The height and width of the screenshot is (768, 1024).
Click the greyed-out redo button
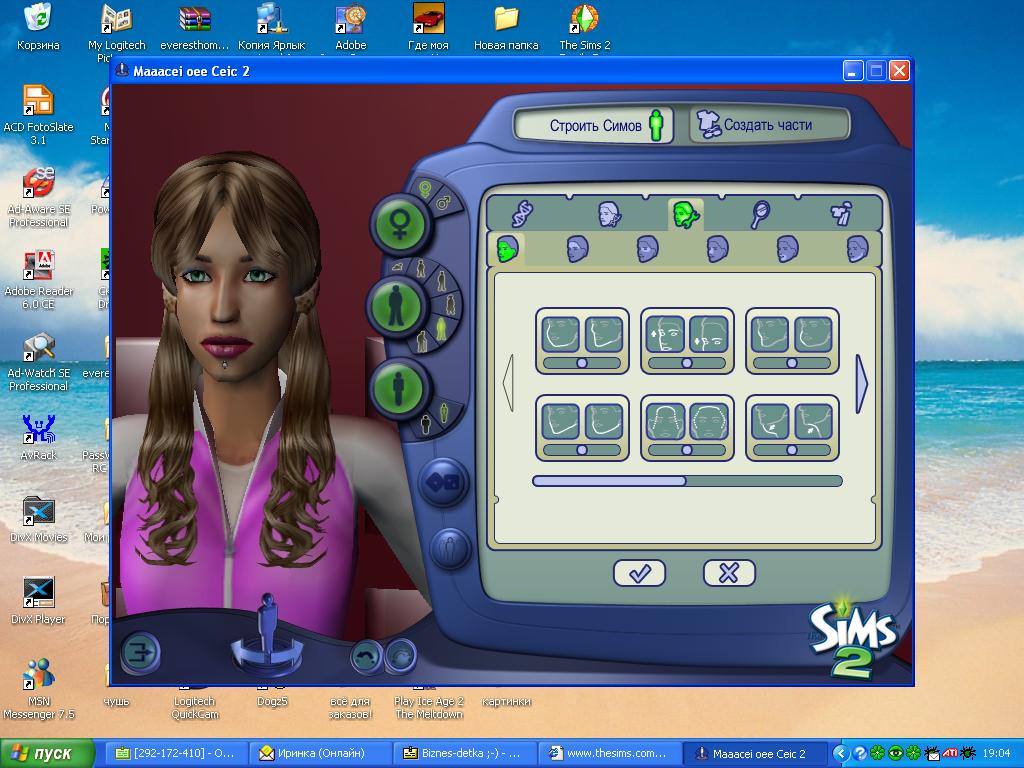click(401, 656)
